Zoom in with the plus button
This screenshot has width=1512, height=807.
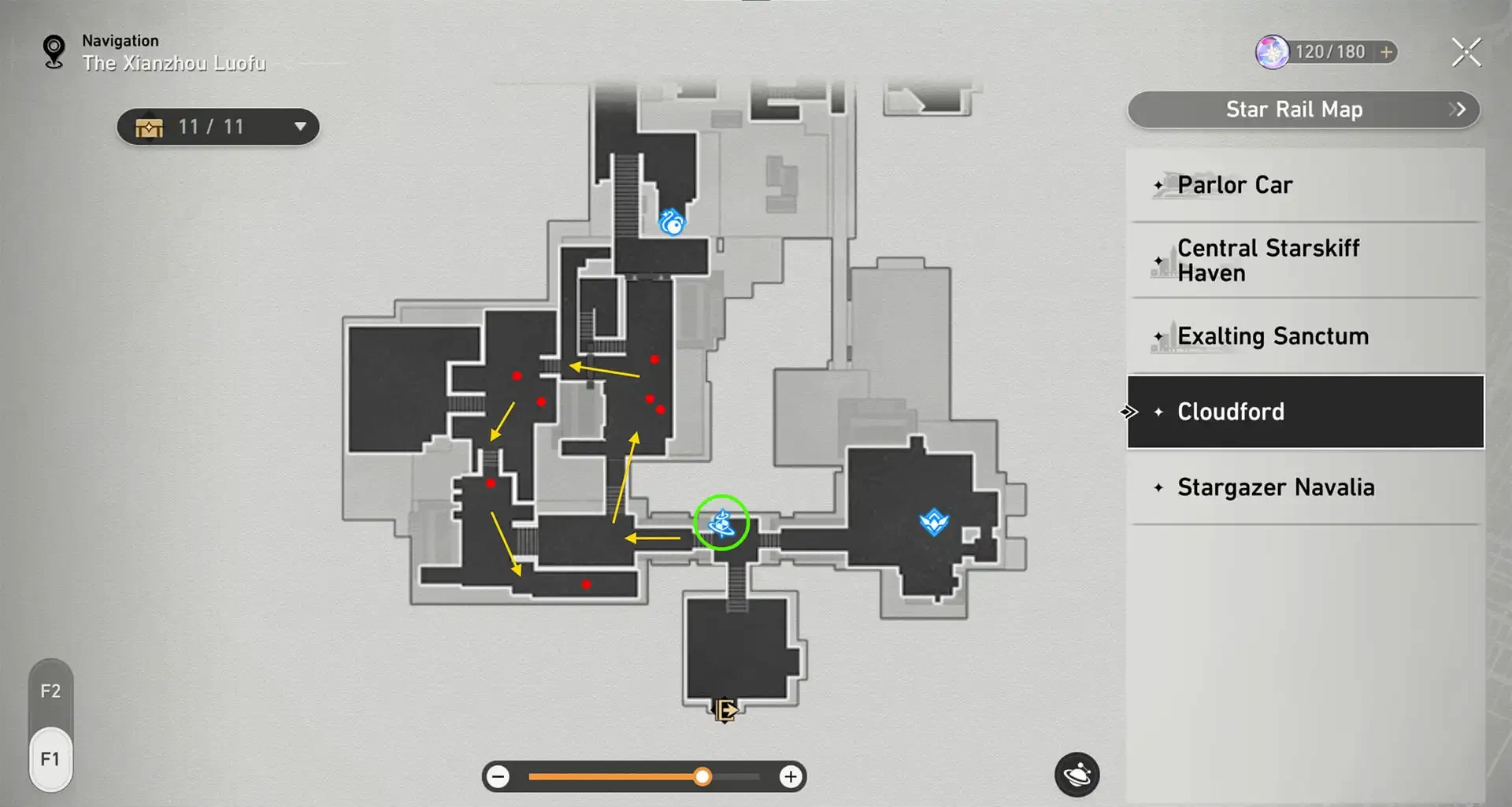pyautogui.click(x=791, y=777)
